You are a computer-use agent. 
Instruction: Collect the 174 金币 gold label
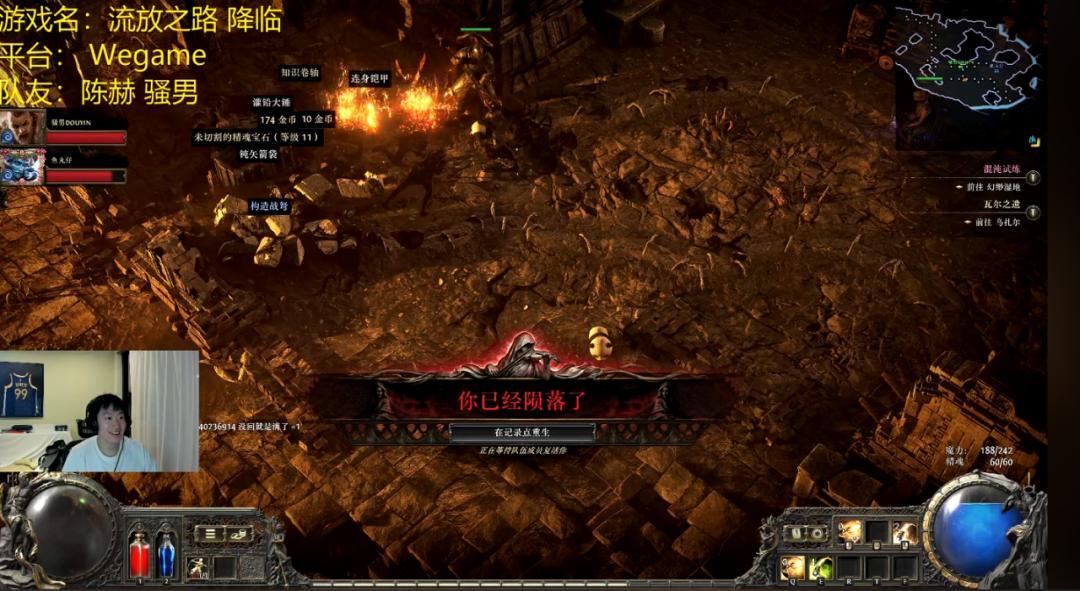[278, 120]
